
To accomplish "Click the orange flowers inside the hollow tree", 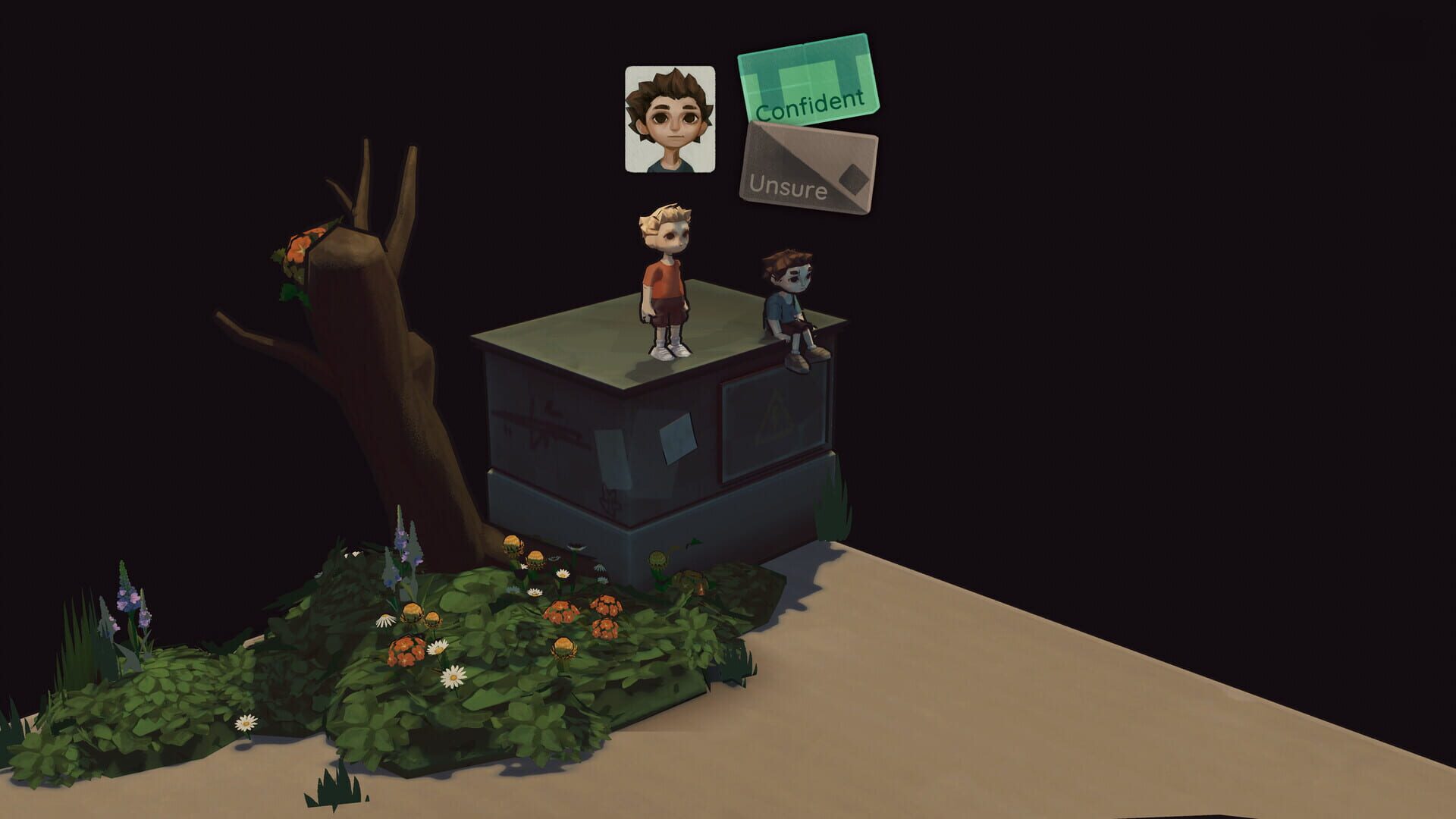I will tap(300, 250).
